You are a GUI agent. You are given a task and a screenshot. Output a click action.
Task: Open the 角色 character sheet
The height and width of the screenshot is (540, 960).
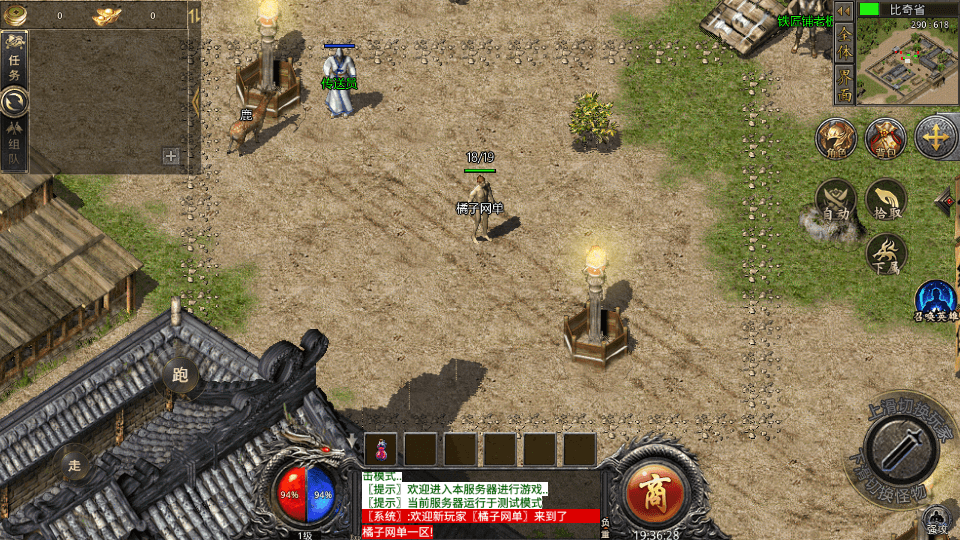pyautogui.click(x=835, y=138)
